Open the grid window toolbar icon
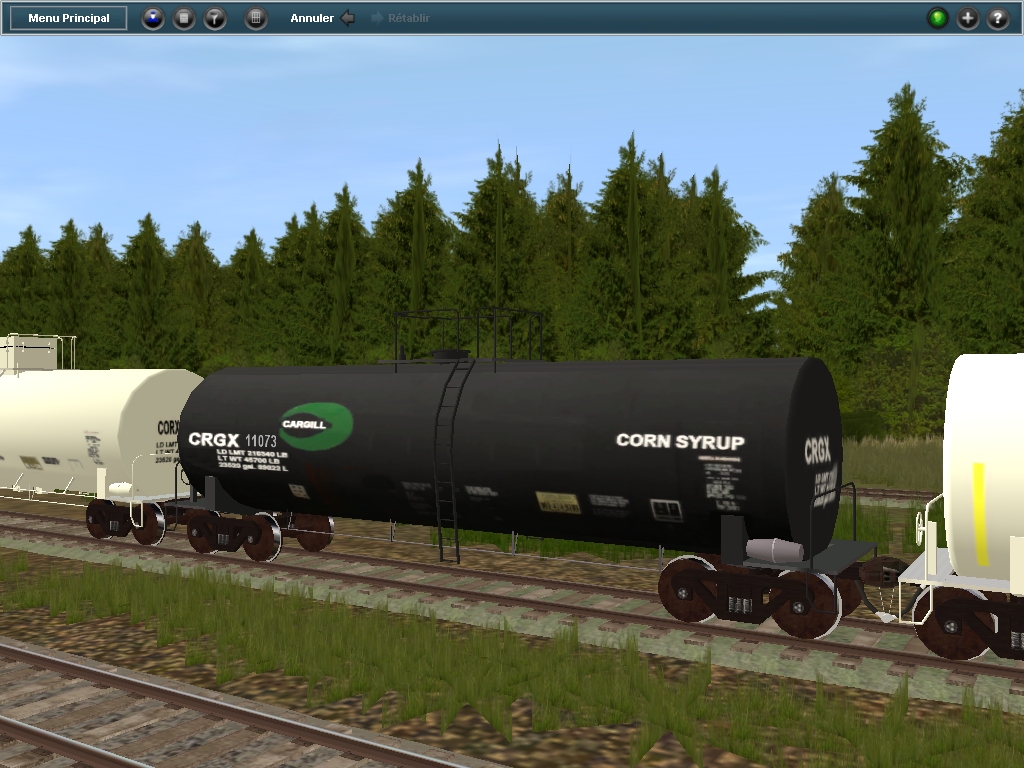This screenshot has width=1024, height=768. click(256, 18)
